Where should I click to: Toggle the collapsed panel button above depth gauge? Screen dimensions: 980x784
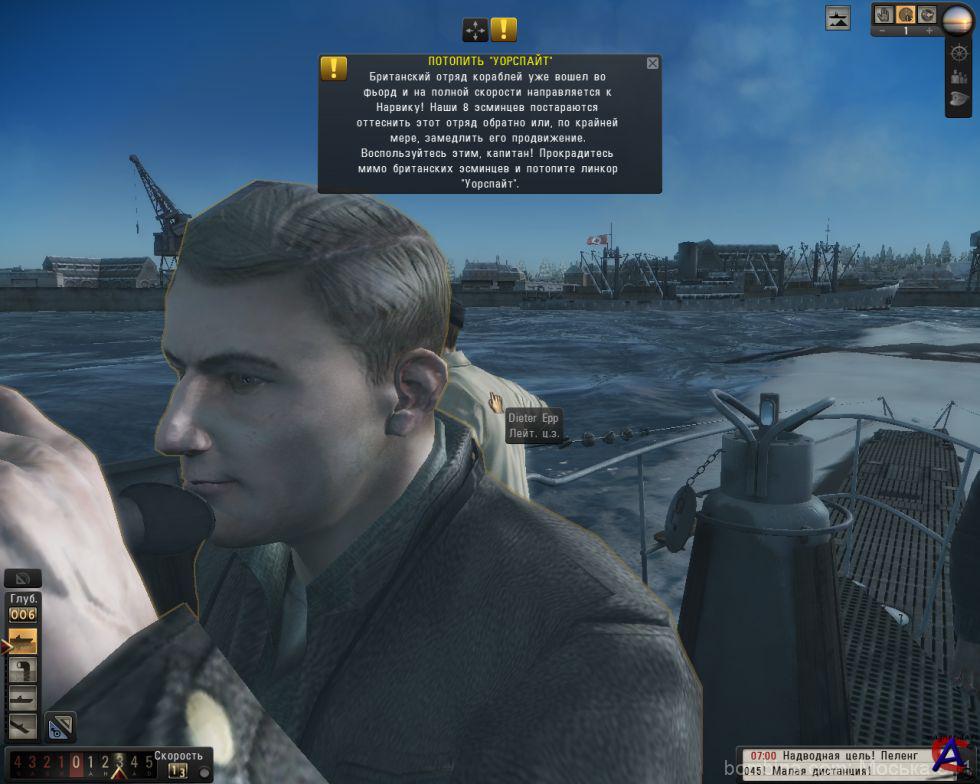pos(22,578)
